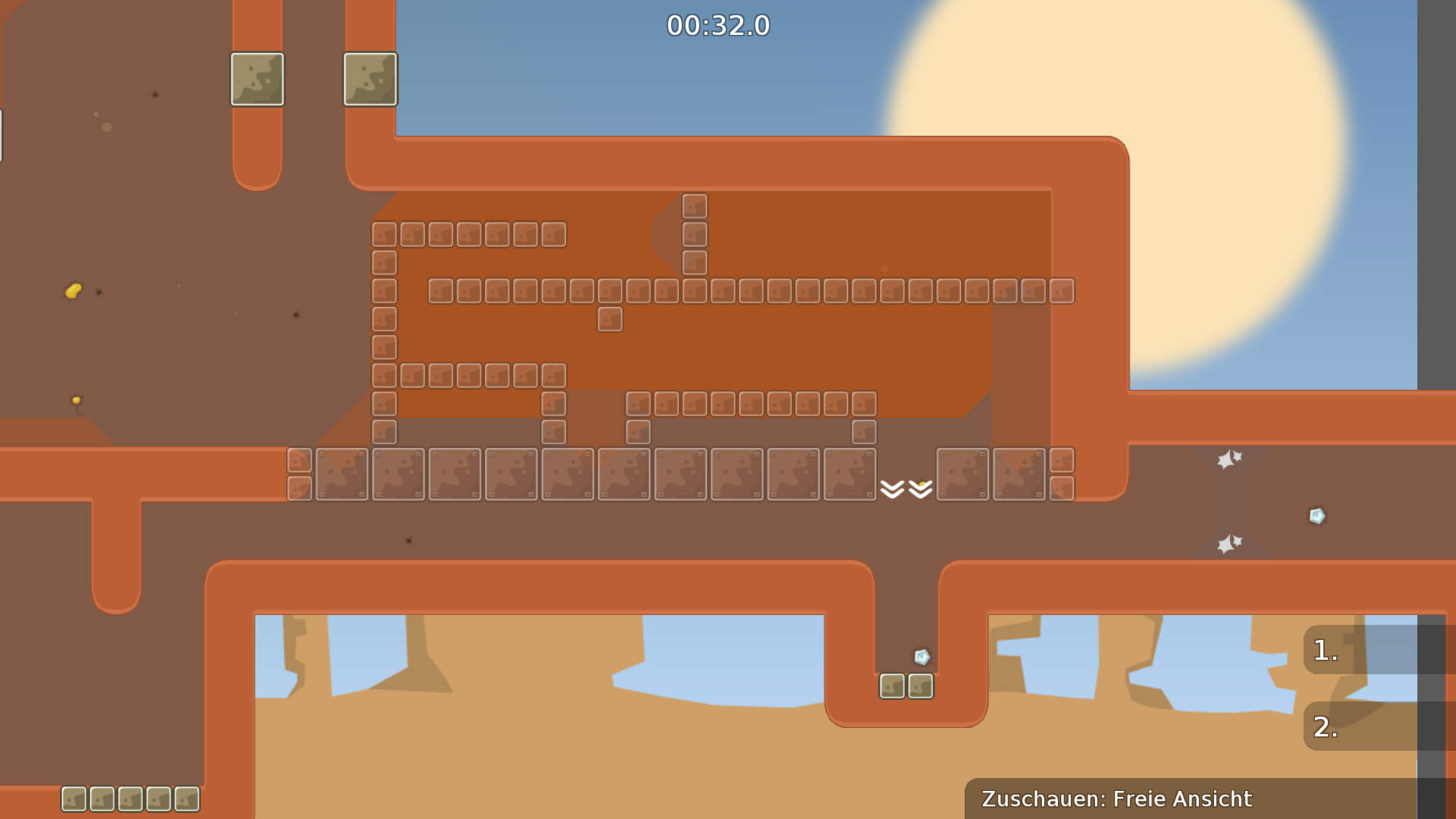The image size is (1456, 819).
Task: Click the stone block atop the upper-left pillar
Action: tap(257, 80)
